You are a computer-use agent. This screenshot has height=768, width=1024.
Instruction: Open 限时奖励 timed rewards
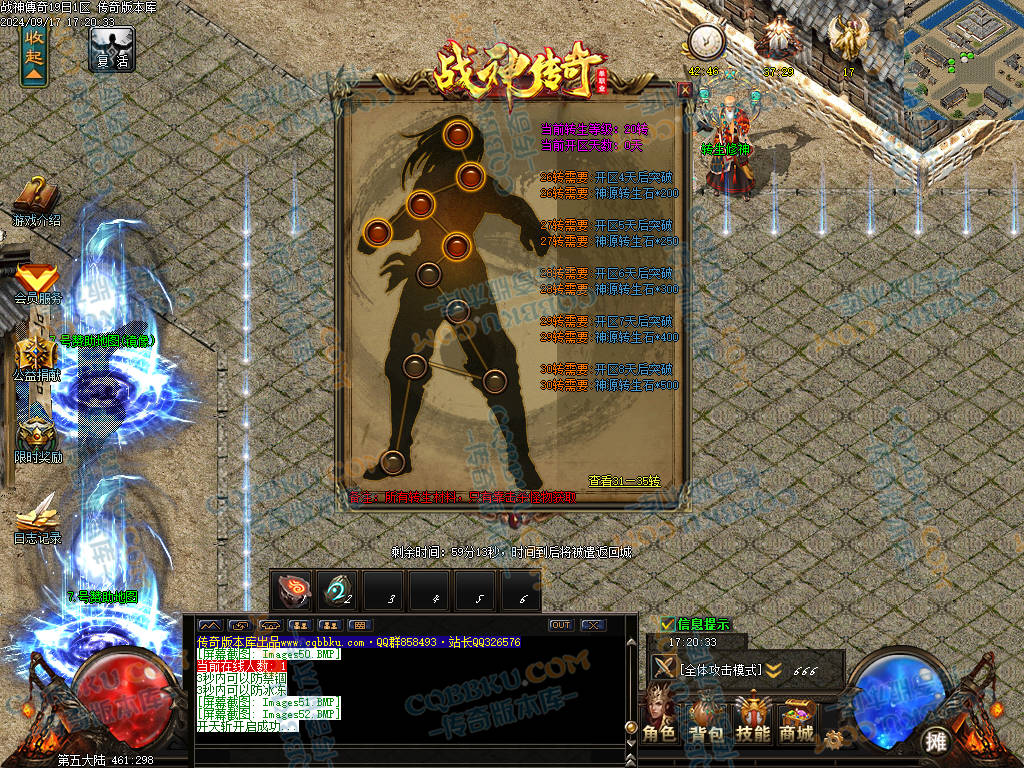tap(37, 437)
